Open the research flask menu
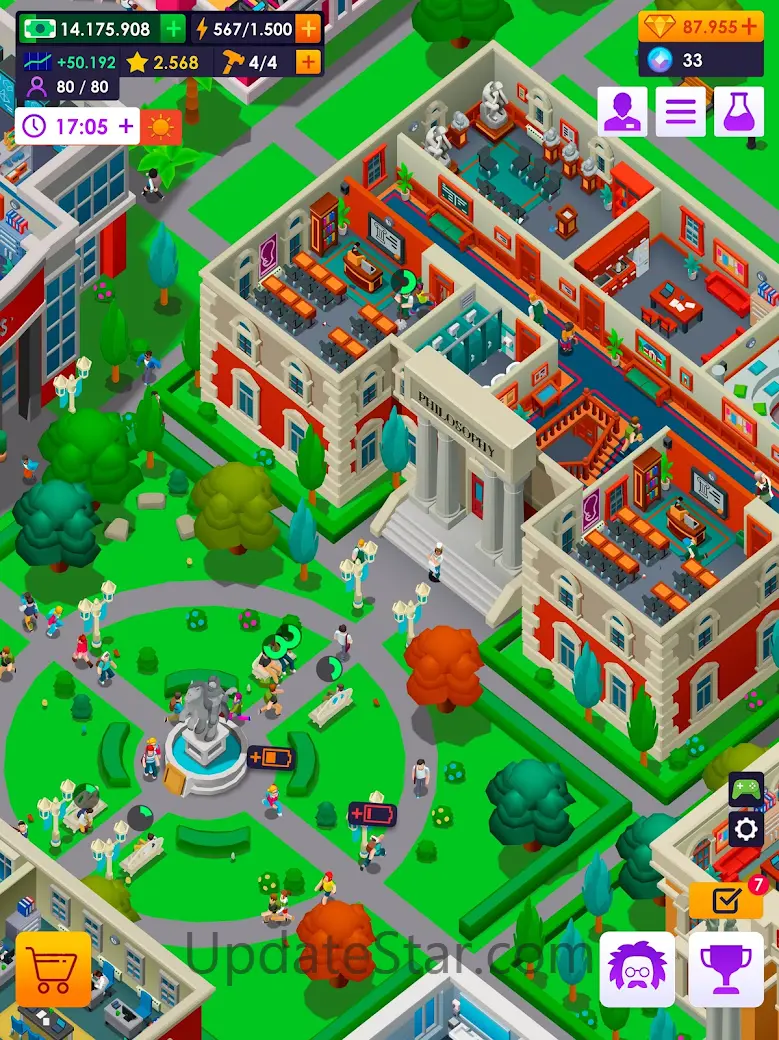Screen dimensions: 779x1040 coord(738,111)
